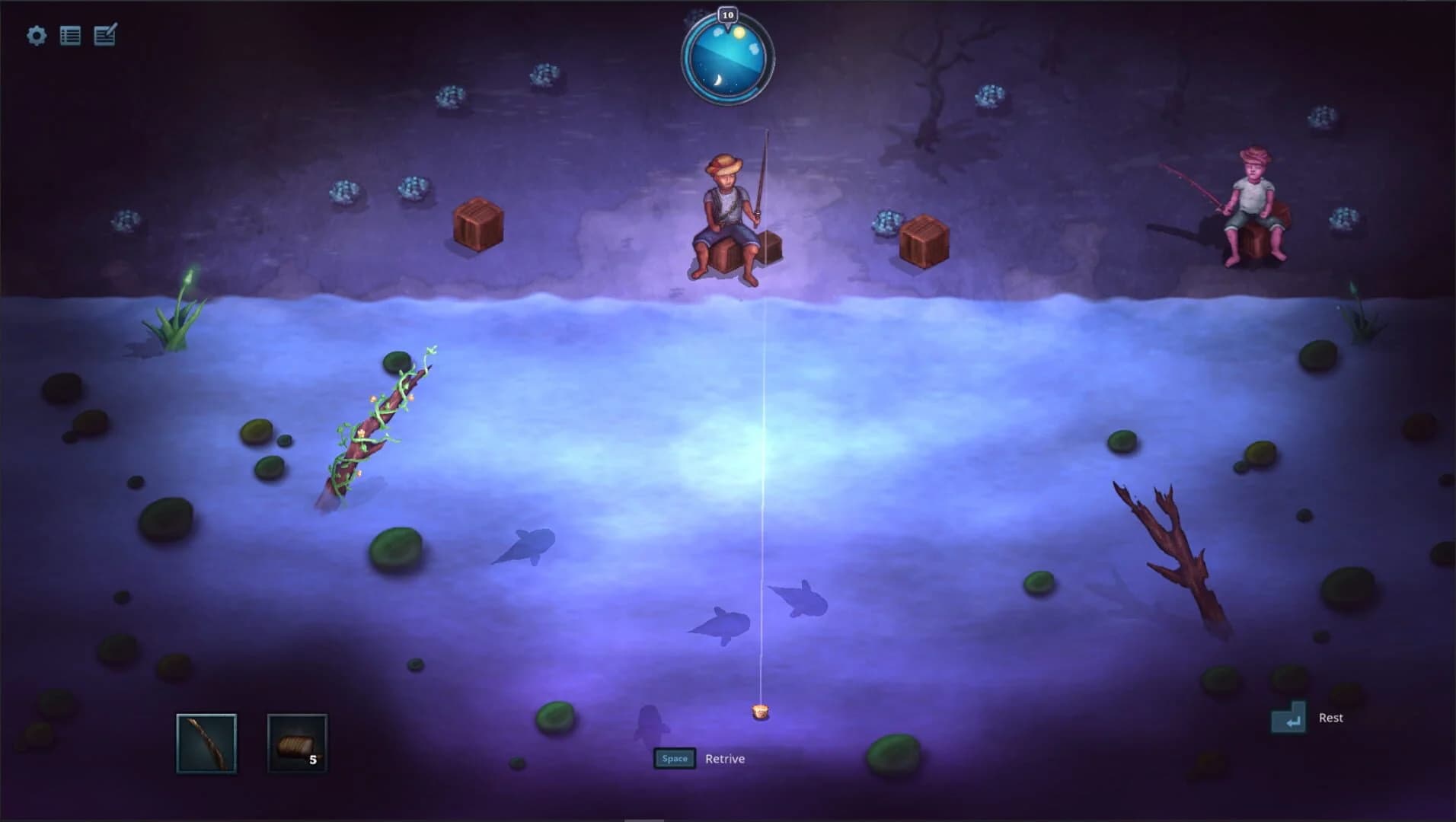Click the crate right of the player
1456x822 pixels.
click(x=924, y=237)
